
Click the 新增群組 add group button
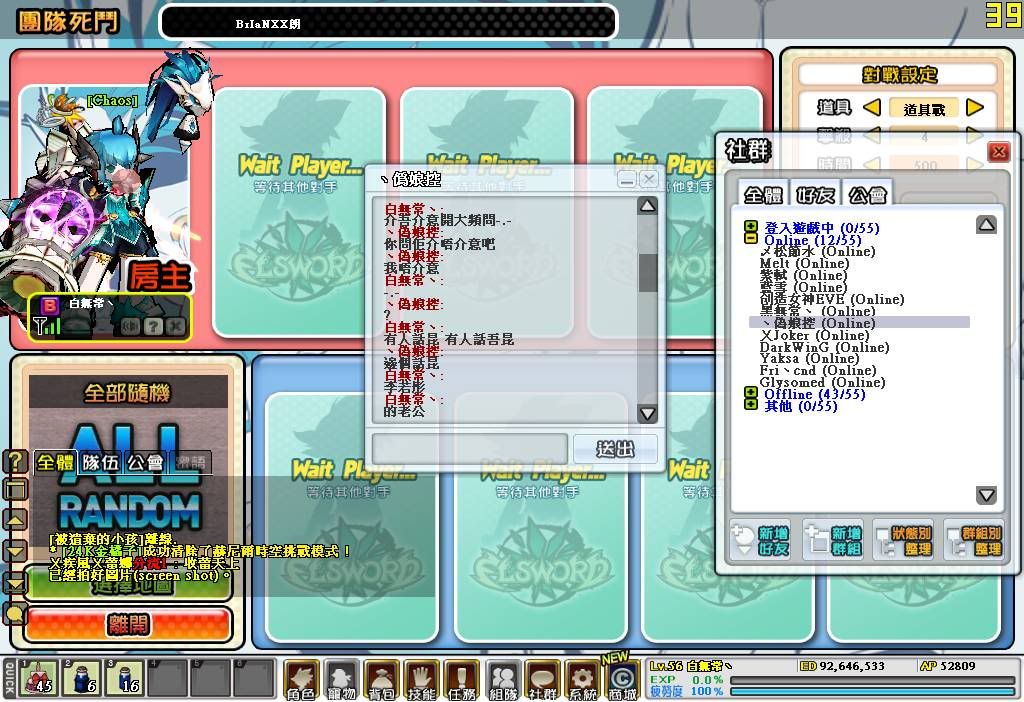pyautogui.click(x=833, y=541)
